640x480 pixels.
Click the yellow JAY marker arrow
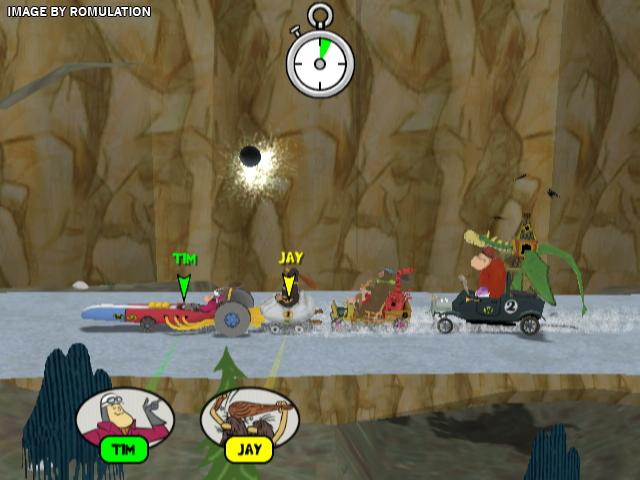click(x=289, y=285)
